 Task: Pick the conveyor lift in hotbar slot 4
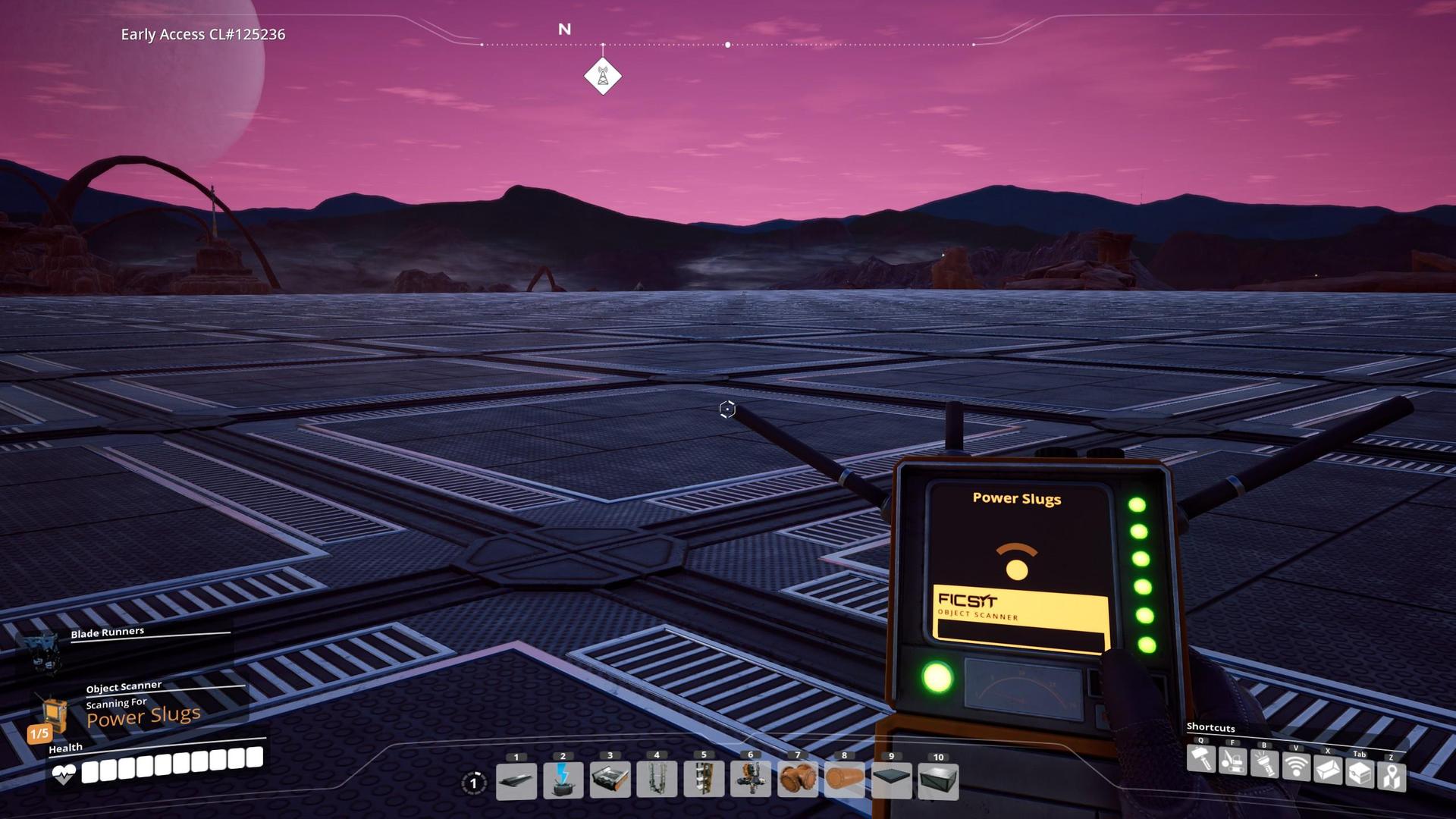657,781
